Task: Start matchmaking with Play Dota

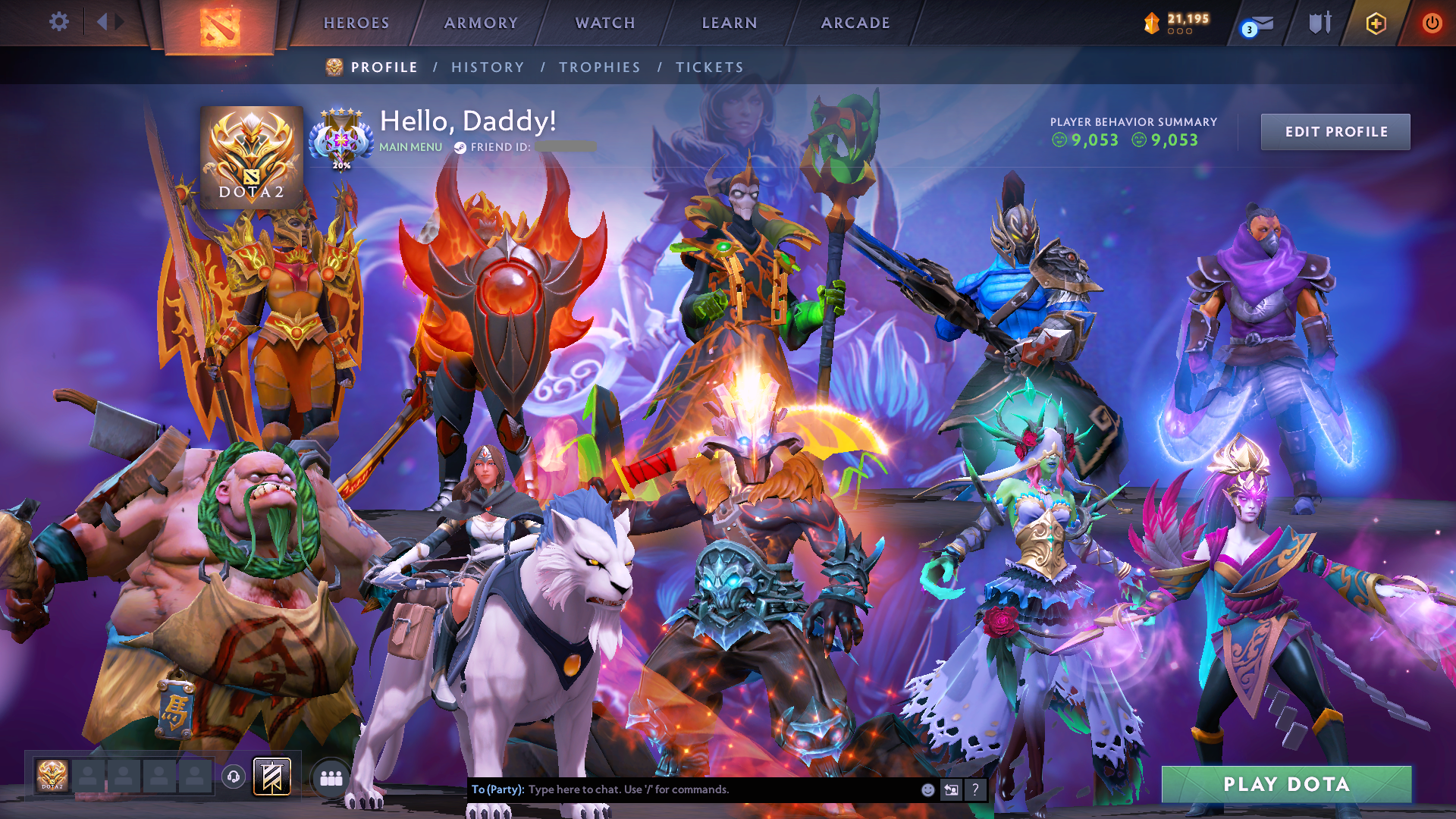Action: 1286,784
